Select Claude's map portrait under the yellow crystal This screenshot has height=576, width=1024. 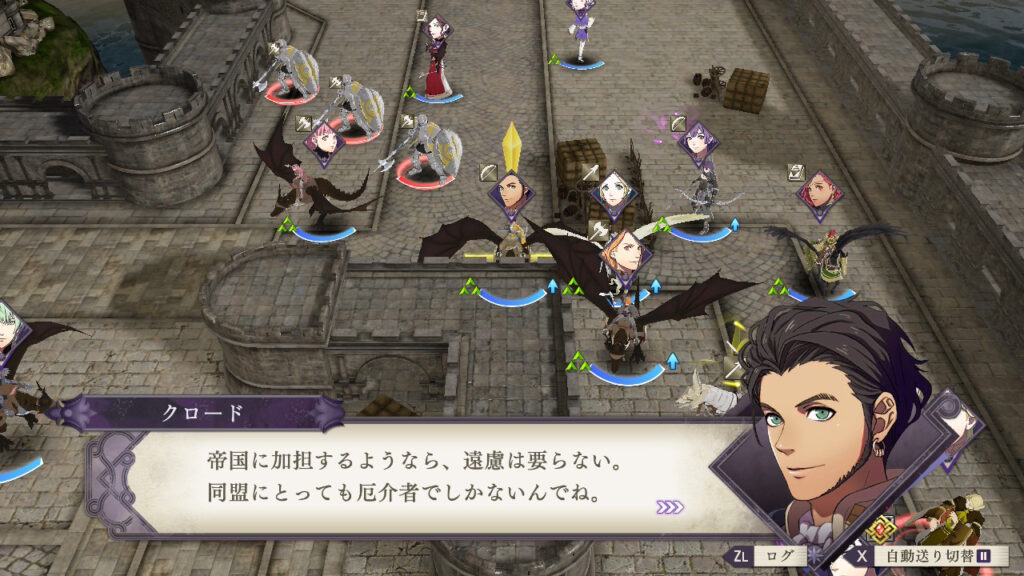510,188
